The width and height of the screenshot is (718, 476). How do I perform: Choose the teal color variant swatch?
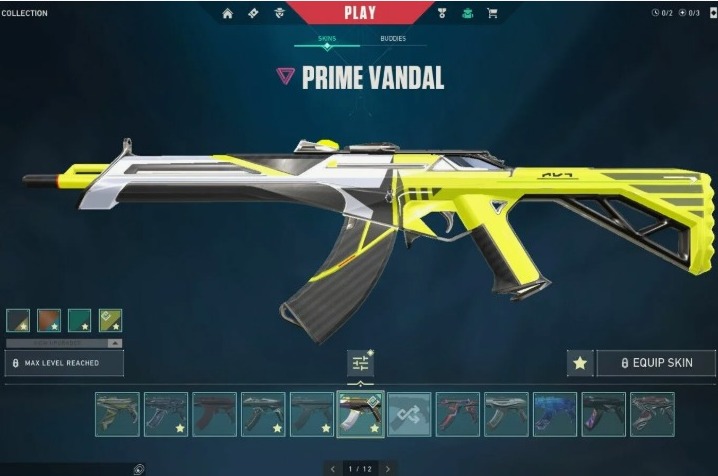point(79,320)
